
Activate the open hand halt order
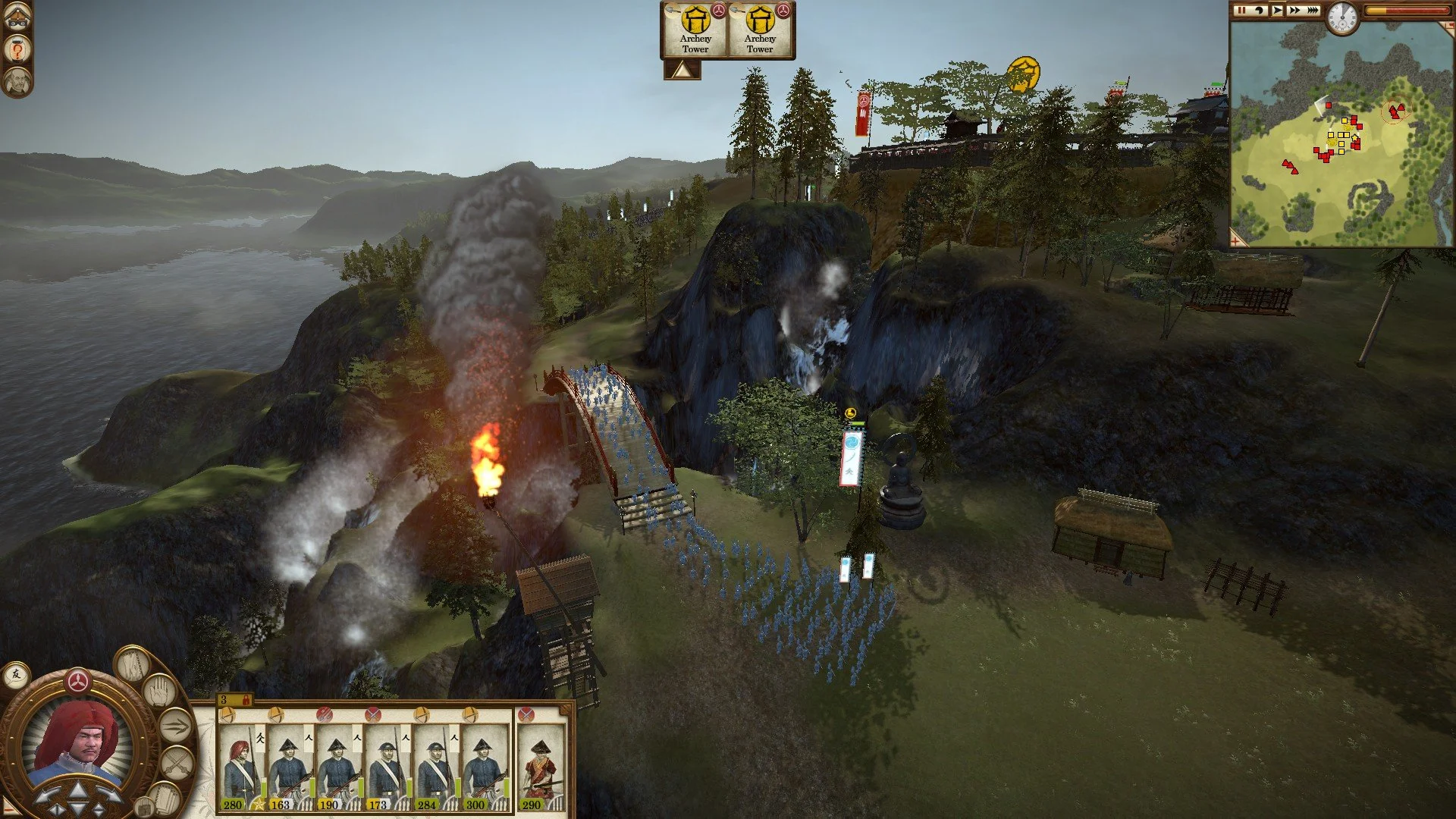[x=160, y=692]
